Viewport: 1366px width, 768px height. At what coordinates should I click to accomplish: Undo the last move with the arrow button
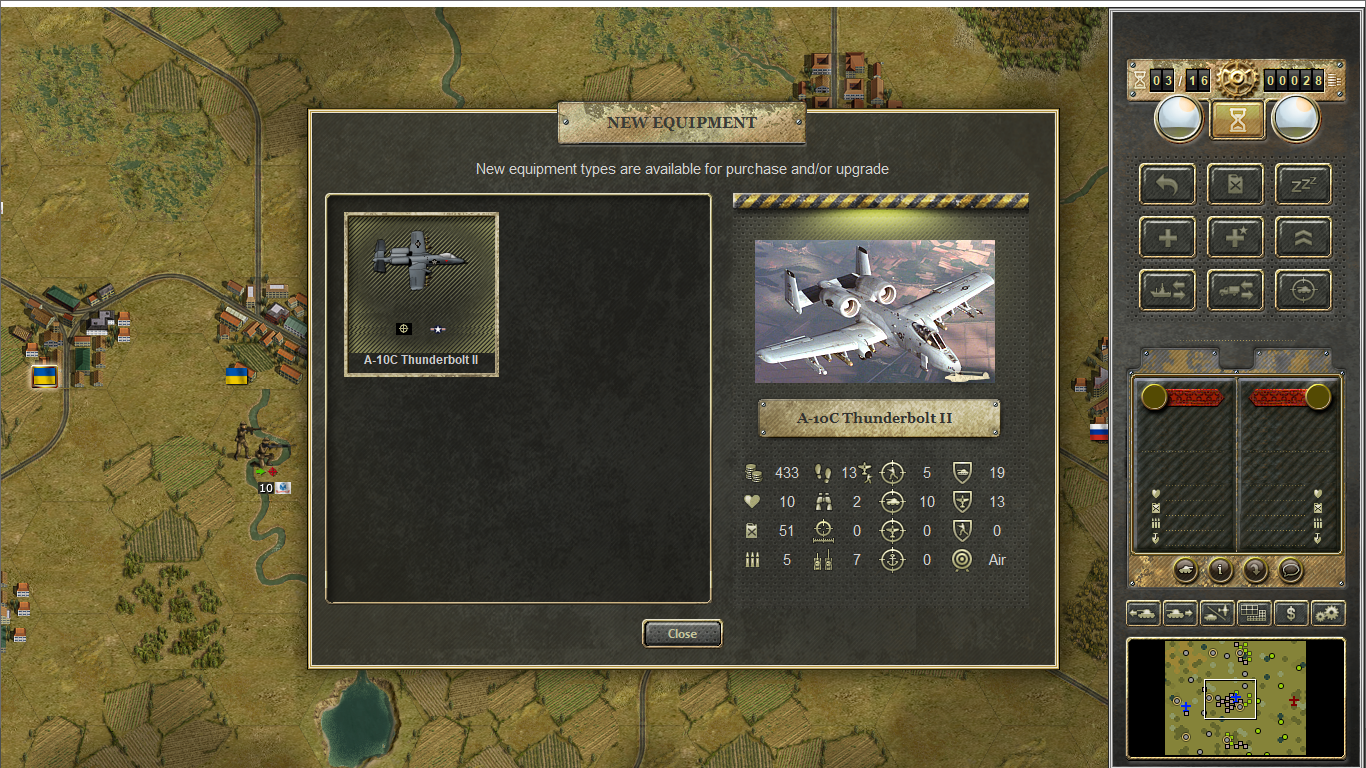(x=1167, y=184)
